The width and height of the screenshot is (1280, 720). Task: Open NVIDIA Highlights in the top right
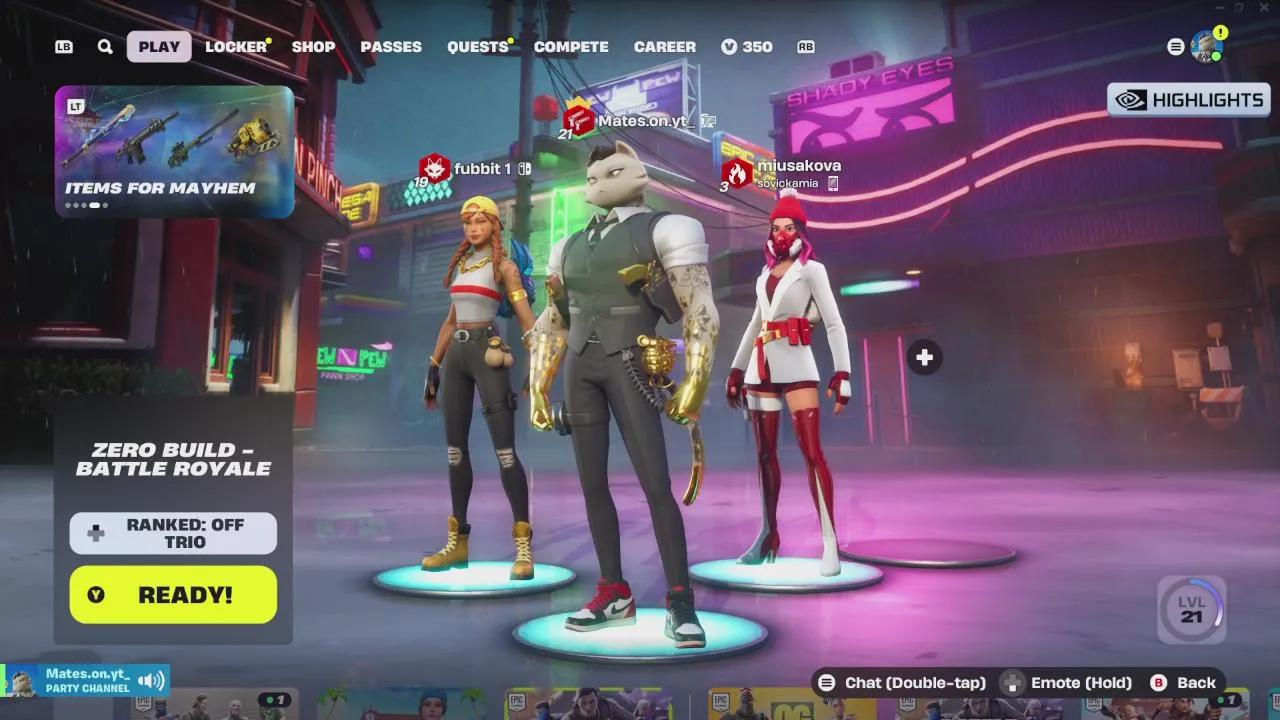click(1188, 100)
